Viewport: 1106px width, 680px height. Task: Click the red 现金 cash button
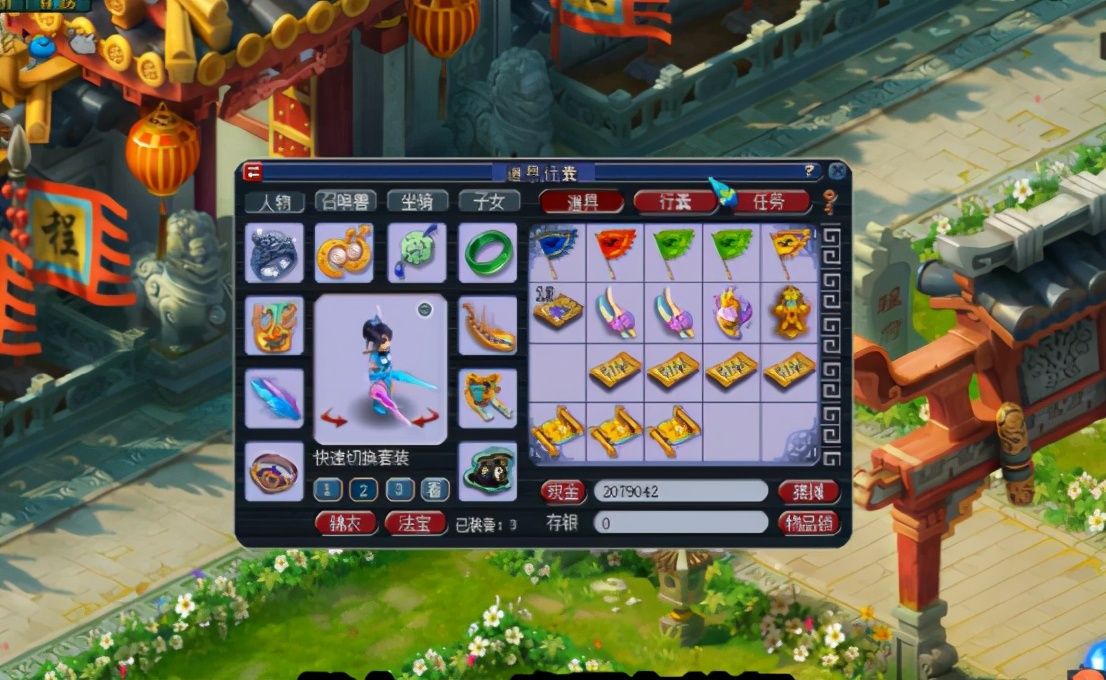(x=563, y=491)
